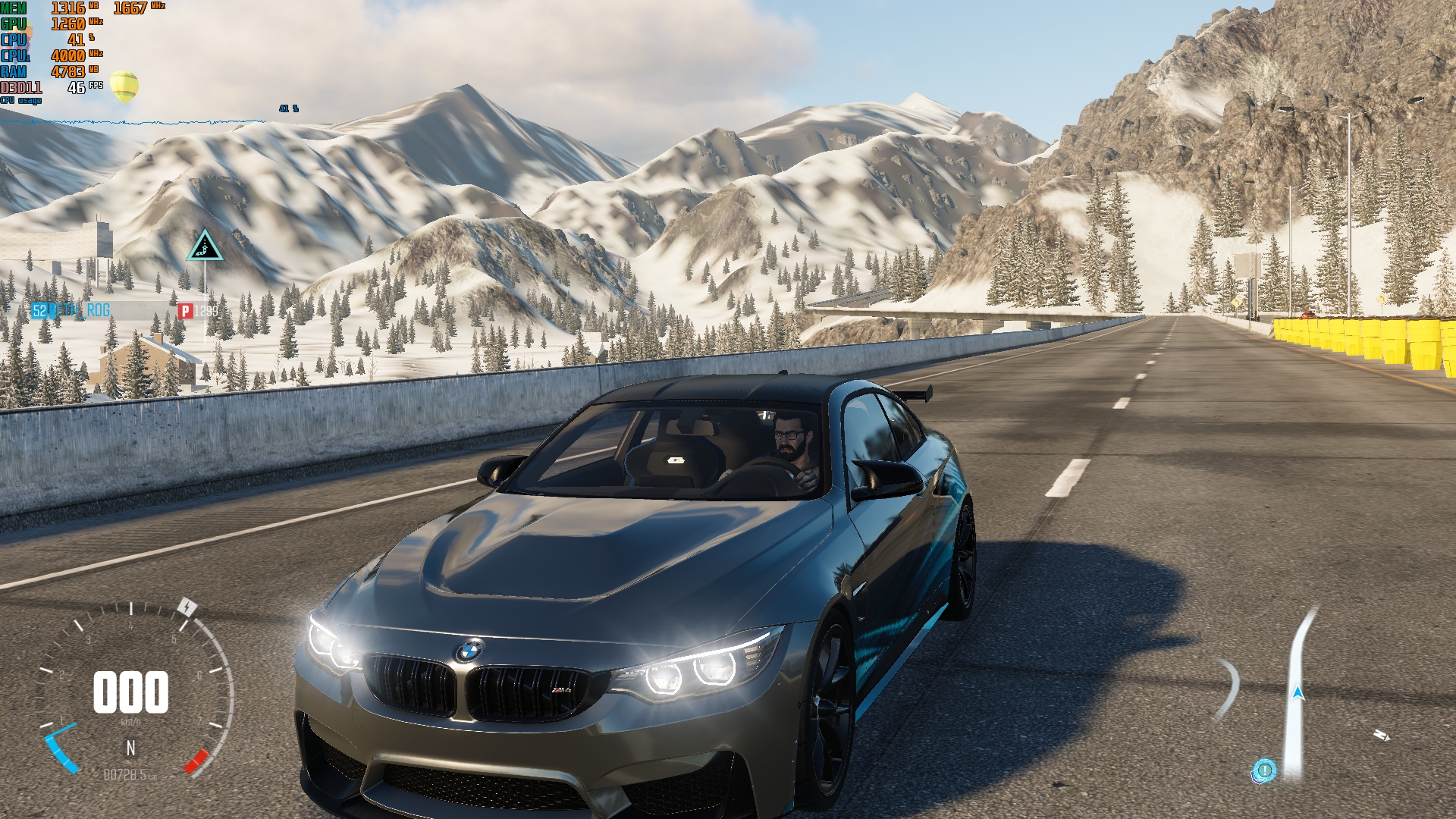The width and height of the screenshot is (1456, 819).
Task: Click the nitro lightning bolt icon
Action: coord(187,607)
